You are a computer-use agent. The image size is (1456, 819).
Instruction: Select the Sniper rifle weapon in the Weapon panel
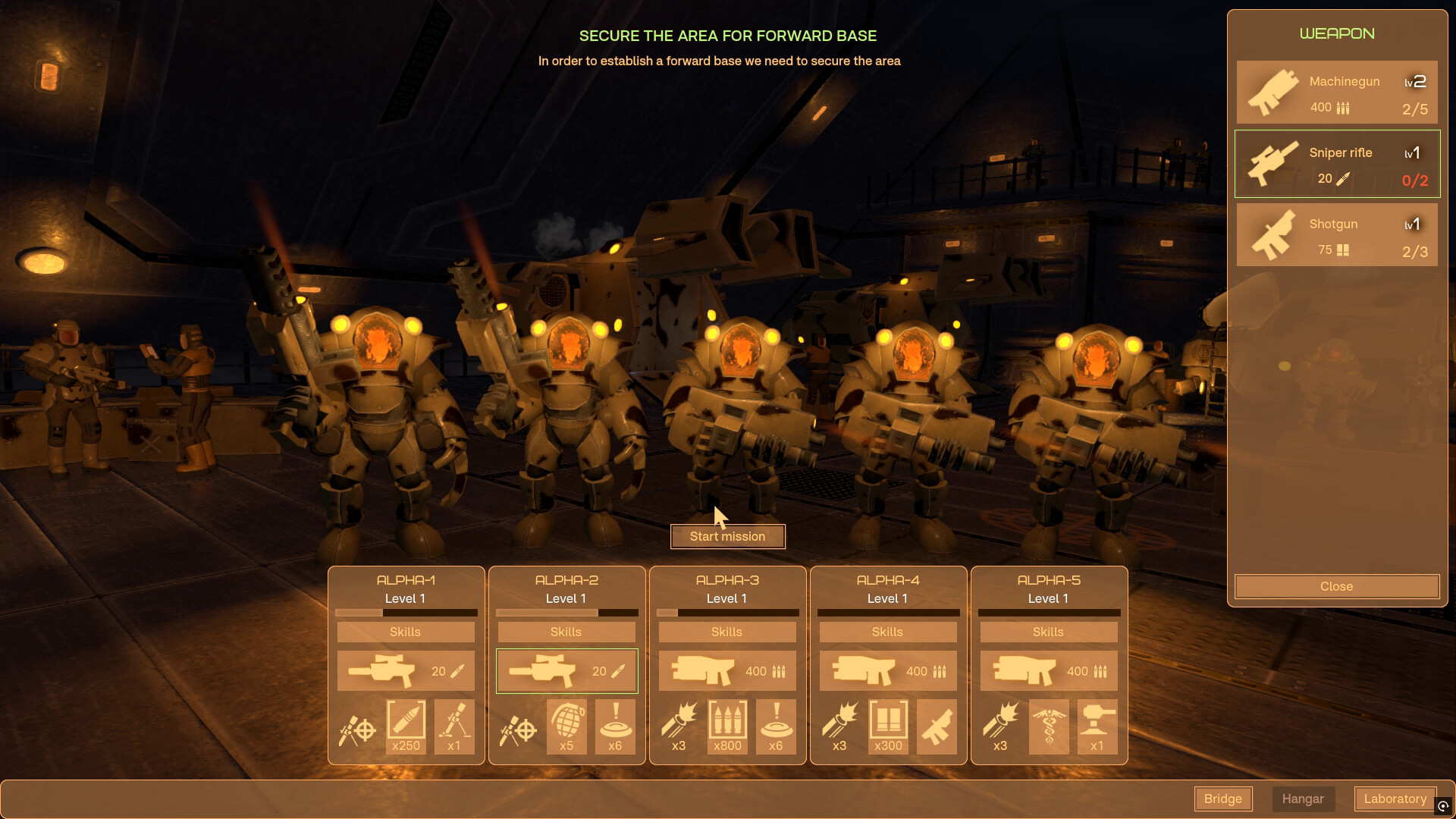coord(1336,163)
